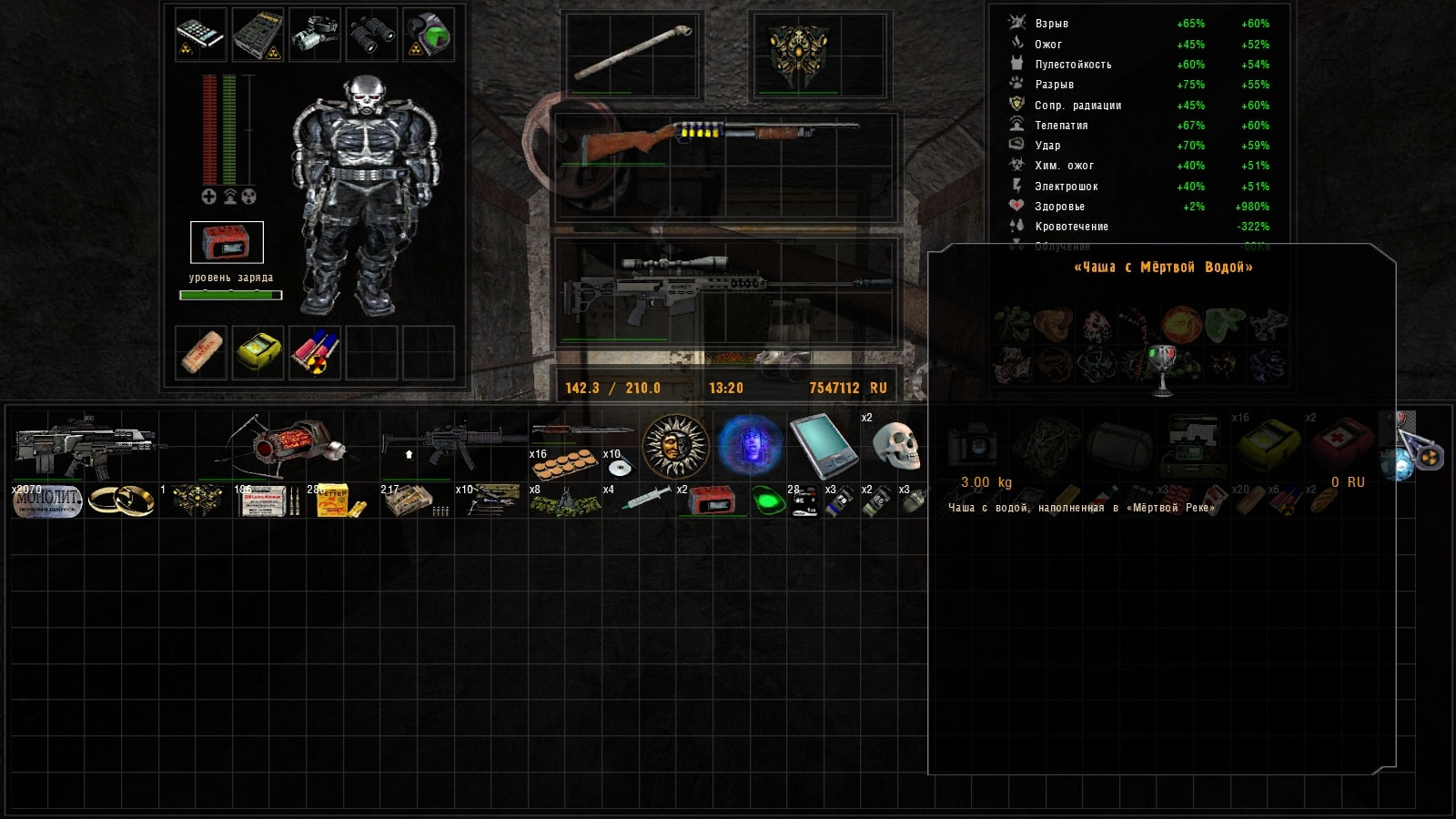Select the sun-face amulet item
This screenshot has height=819, width=1456.
[x=675, y=446]
